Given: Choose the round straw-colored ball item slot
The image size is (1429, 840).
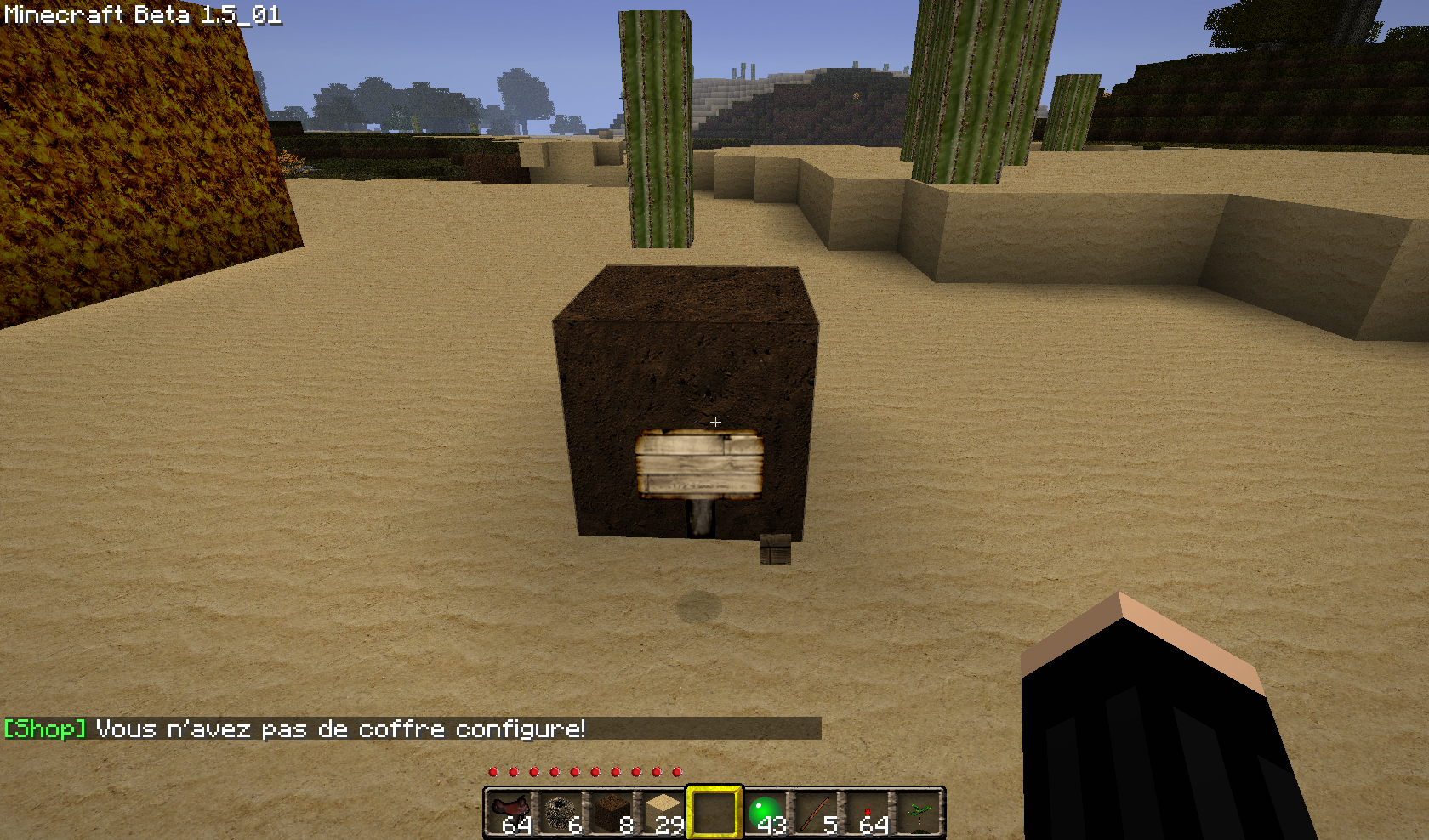Looking at the screenshot, I should (561, 813).
